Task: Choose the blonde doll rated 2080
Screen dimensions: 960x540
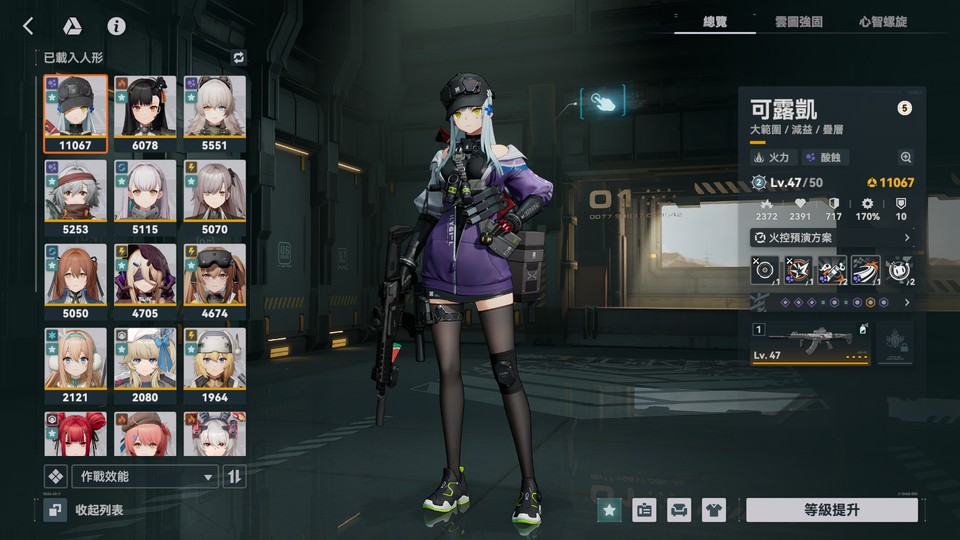Action: (145, 364)
